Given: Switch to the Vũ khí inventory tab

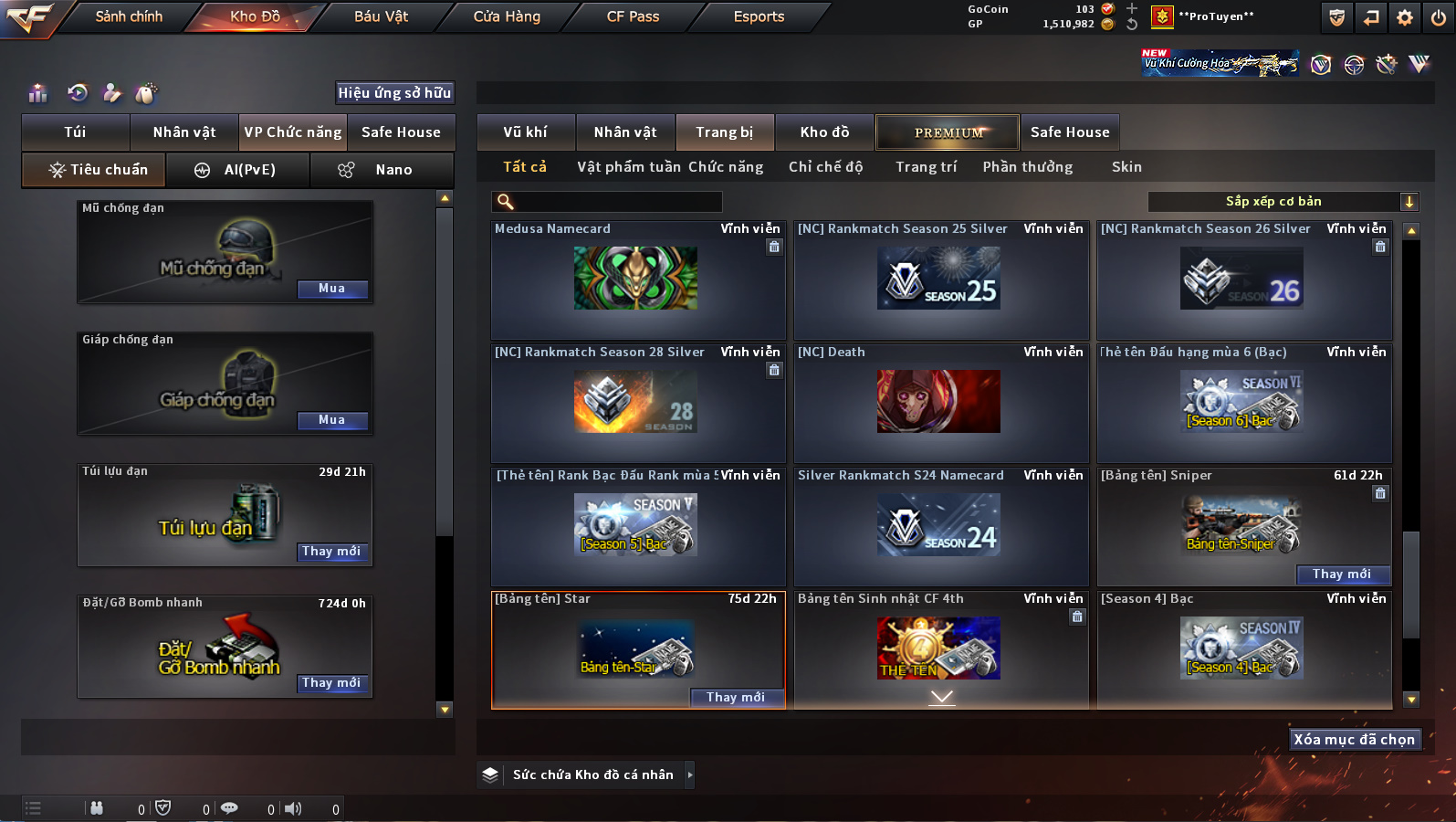Looking at the screenshot, I should pyautogui.click(x=525, y=132).
